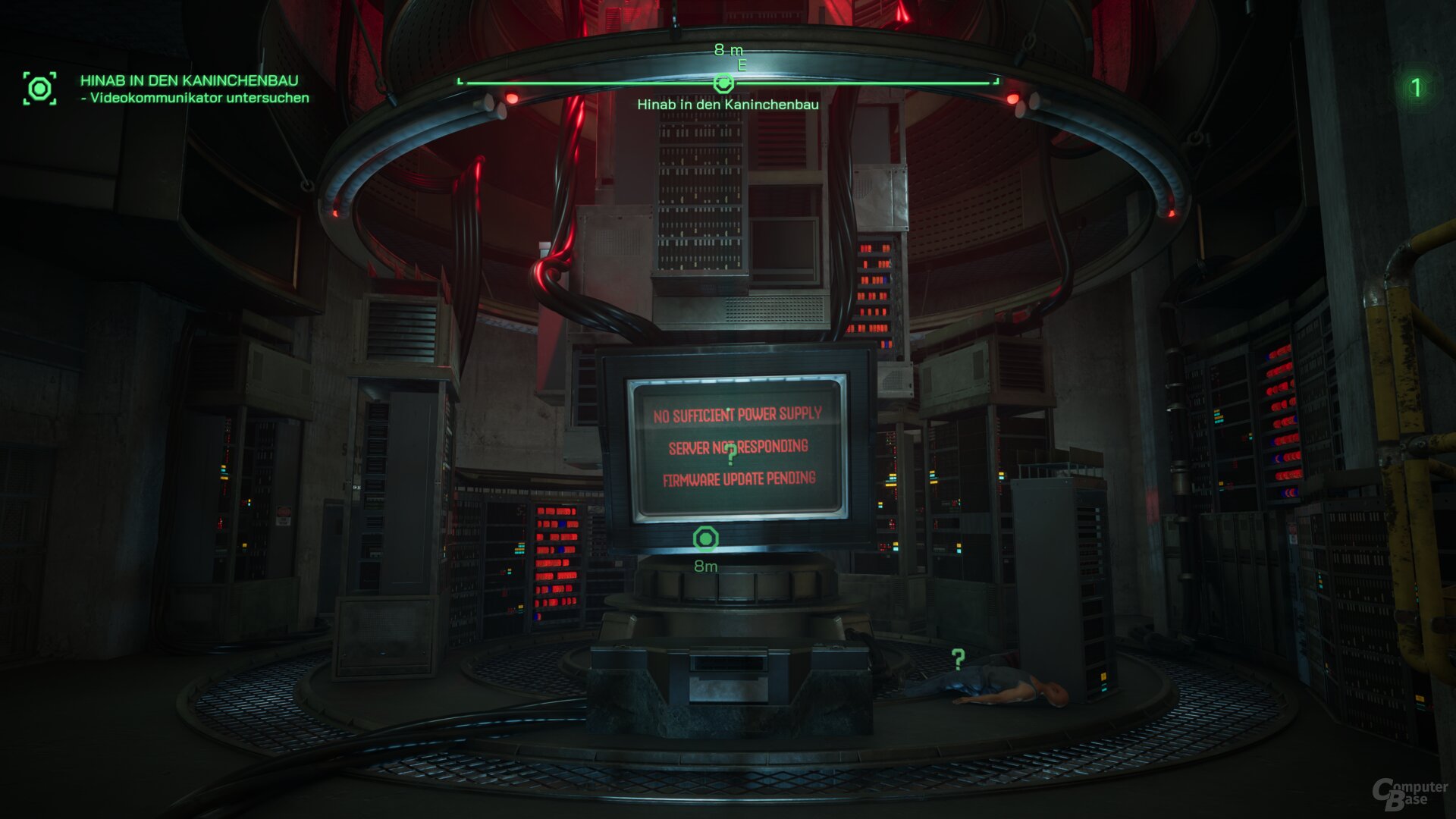Toggle the 8m distance label under the marker

(x=707, y=565)
